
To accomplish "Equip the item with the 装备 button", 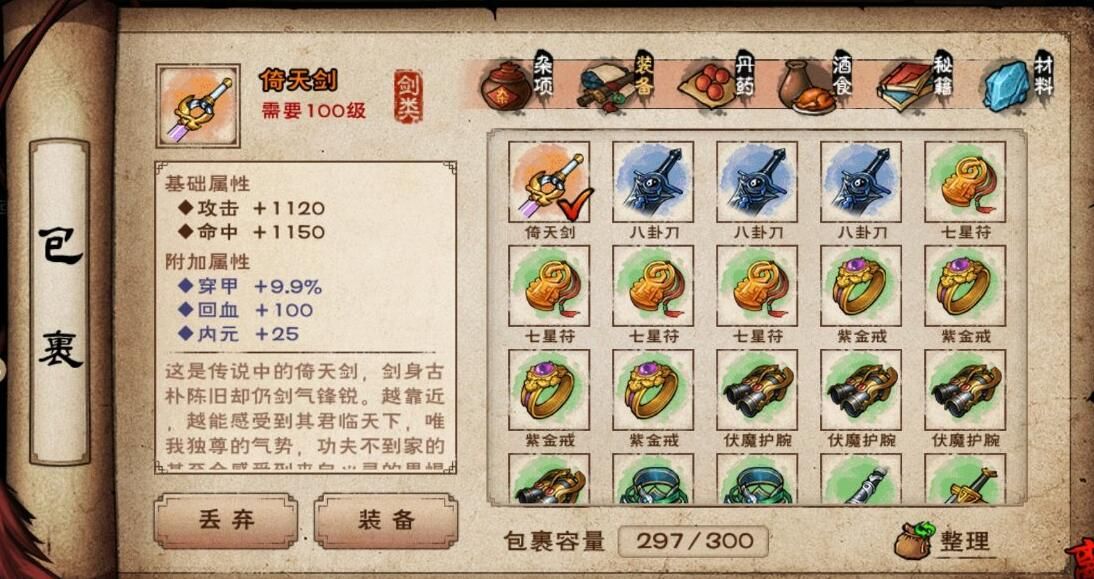I will [386, 521].
